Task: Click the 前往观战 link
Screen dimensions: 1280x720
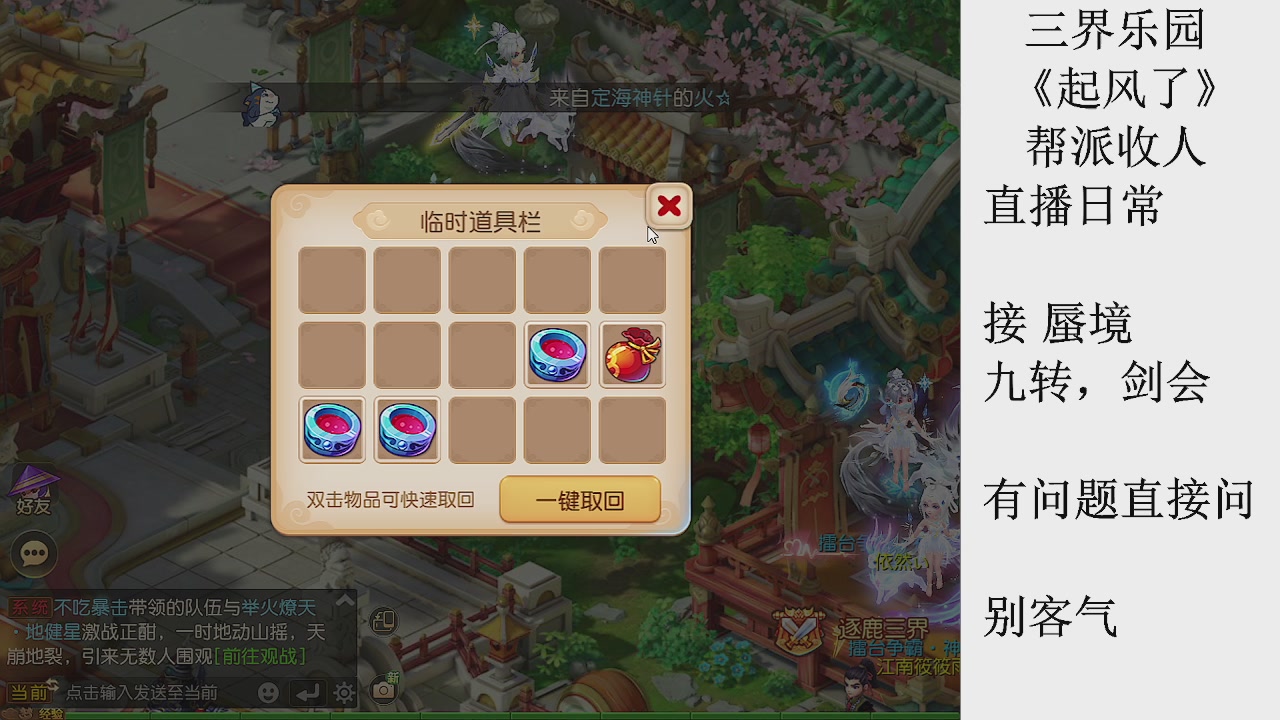Action: pyautogui.click(x=260, y=654)
